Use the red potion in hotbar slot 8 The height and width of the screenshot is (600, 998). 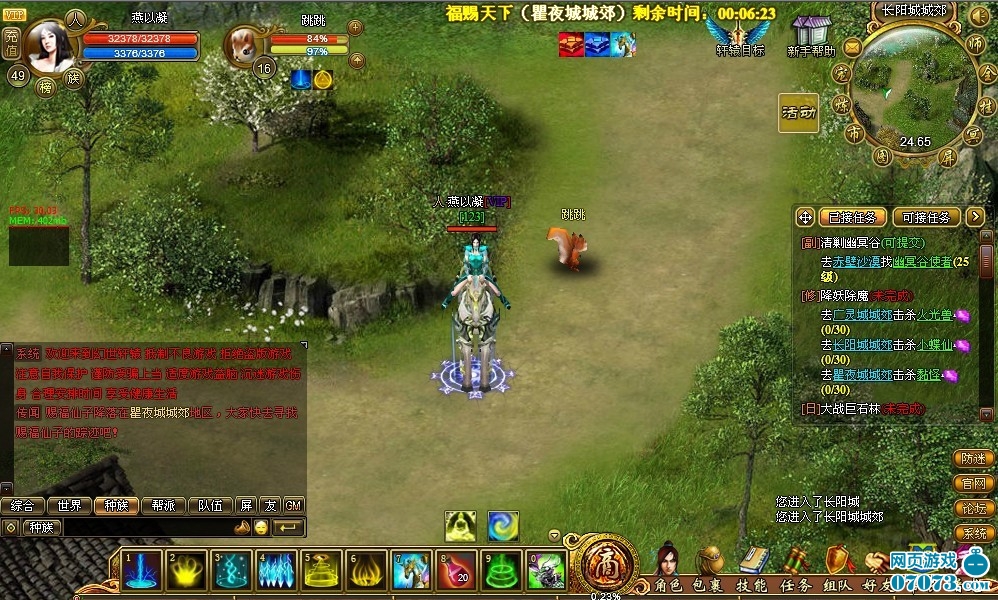[458, 570]
